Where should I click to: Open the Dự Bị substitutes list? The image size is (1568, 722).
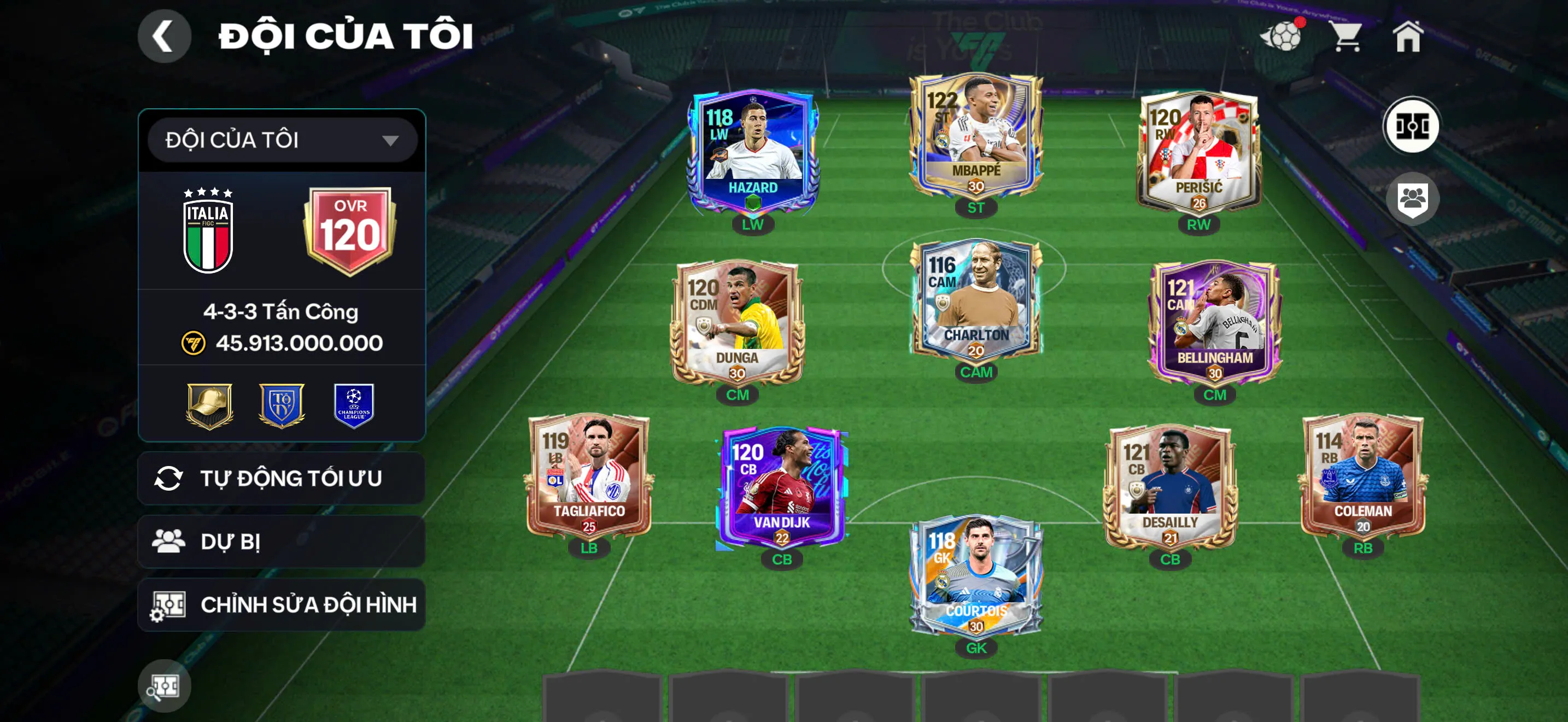pos(282,542)
